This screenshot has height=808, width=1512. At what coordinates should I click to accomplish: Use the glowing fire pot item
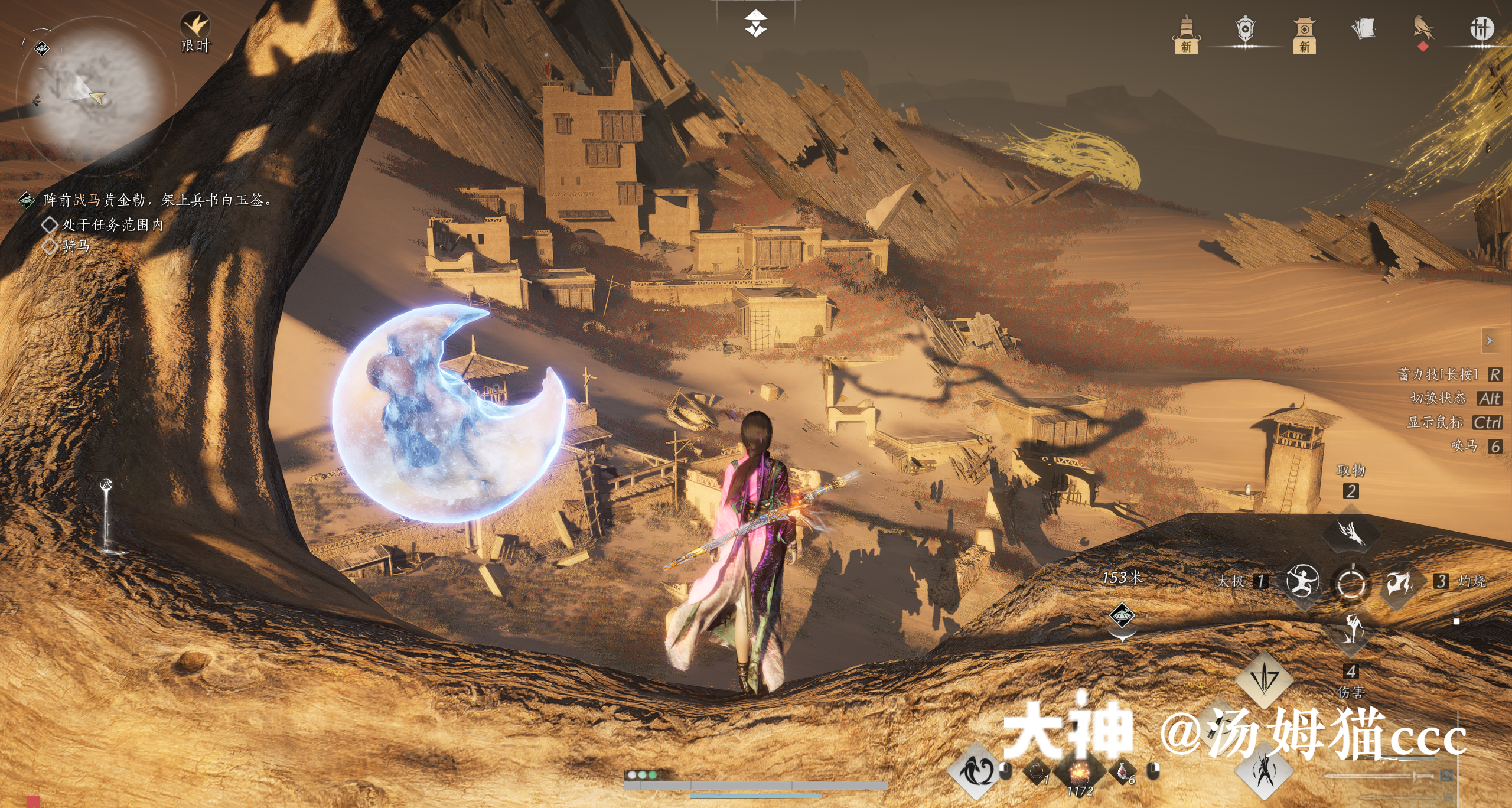click(x=1080, y=772)
